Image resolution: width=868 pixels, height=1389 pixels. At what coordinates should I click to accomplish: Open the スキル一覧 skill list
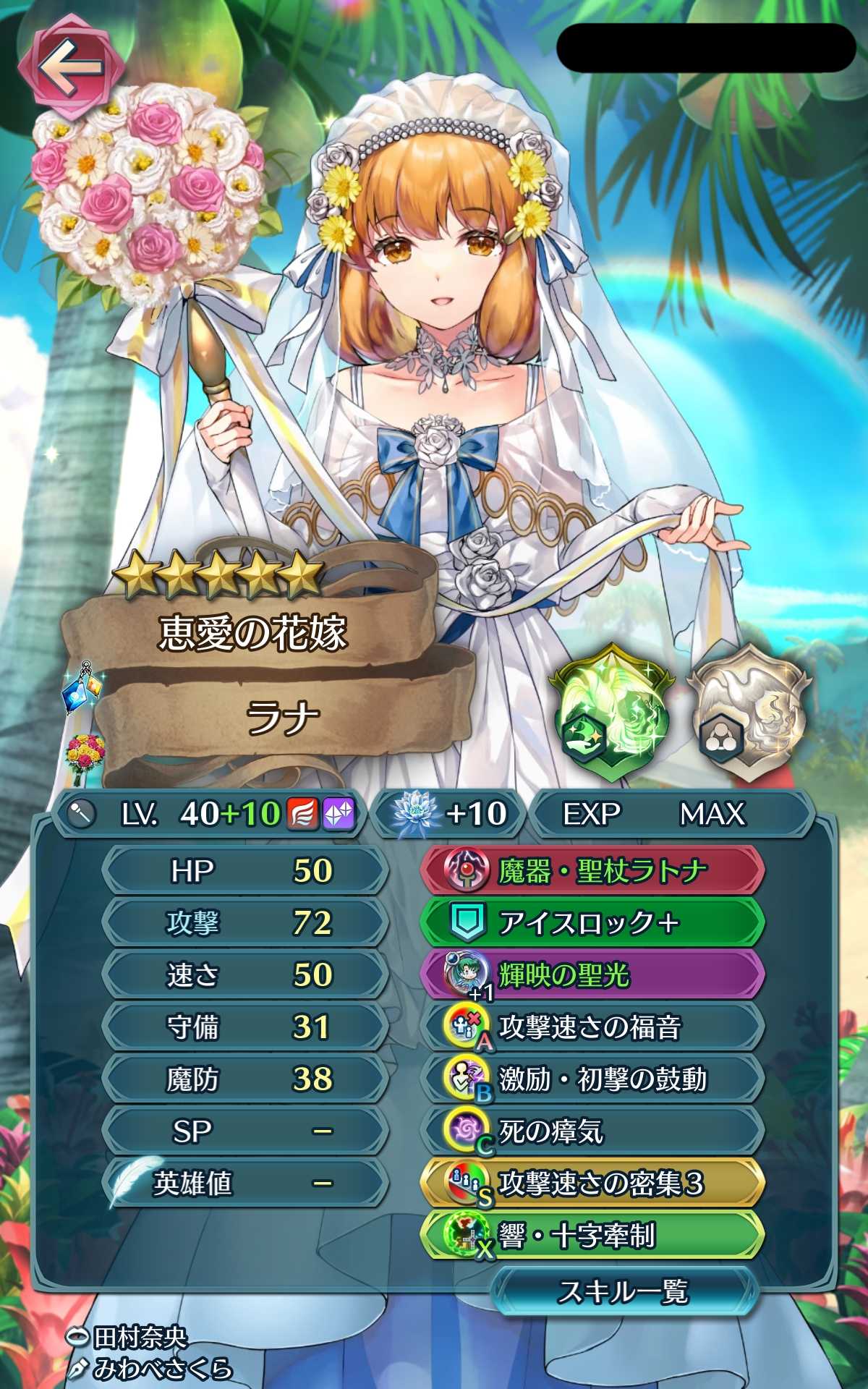pyautogui.click(x=624, y=1291)
